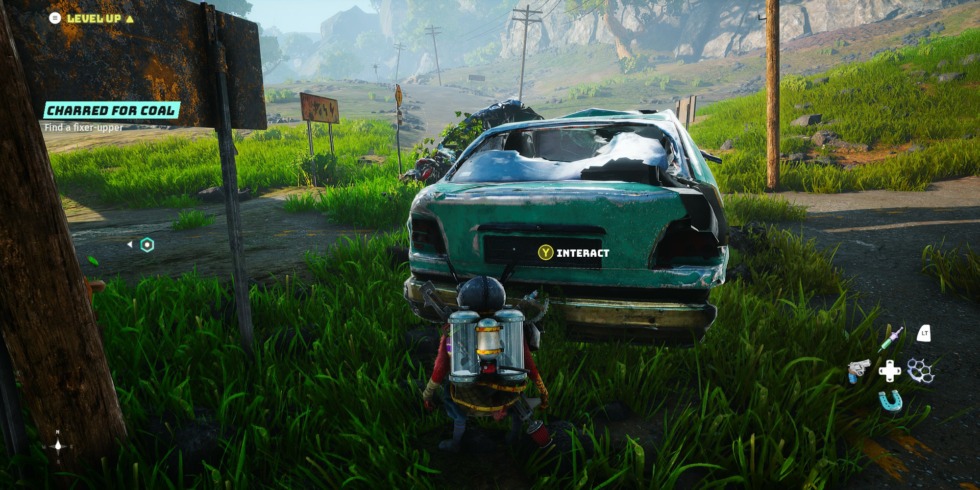The width and height of the screenshot is (980, 490).
Task: Select the brass knuckles weapon slot
Action: point(920,371)
